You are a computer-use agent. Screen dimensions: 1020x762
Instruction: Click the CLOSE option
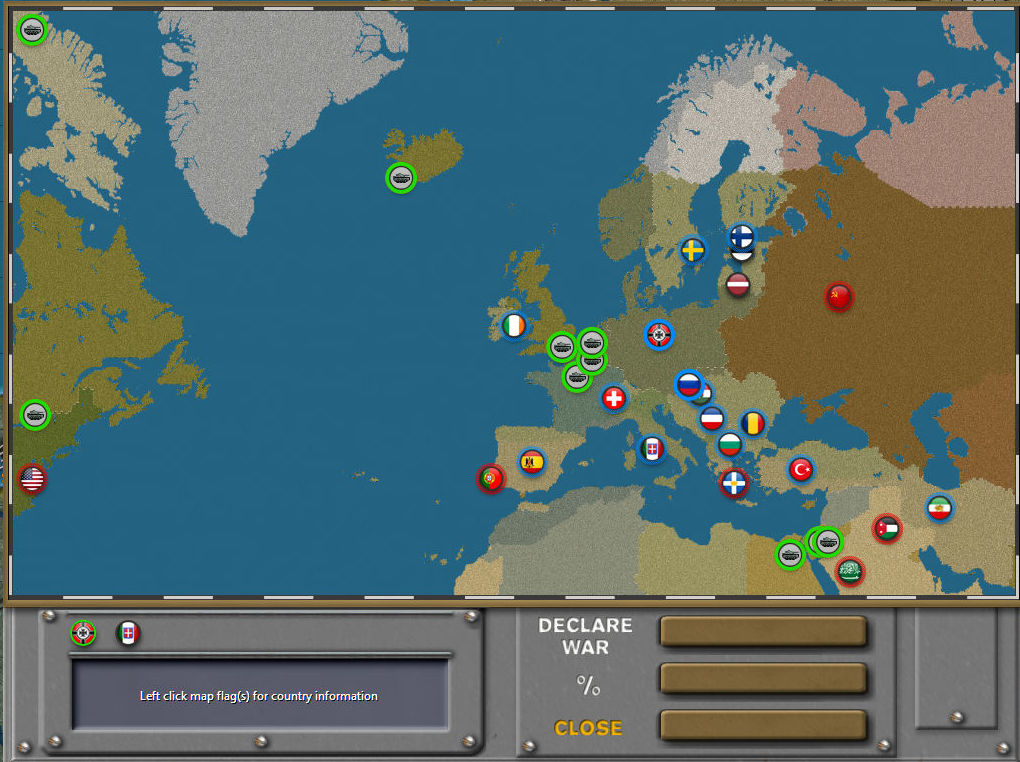587,728
